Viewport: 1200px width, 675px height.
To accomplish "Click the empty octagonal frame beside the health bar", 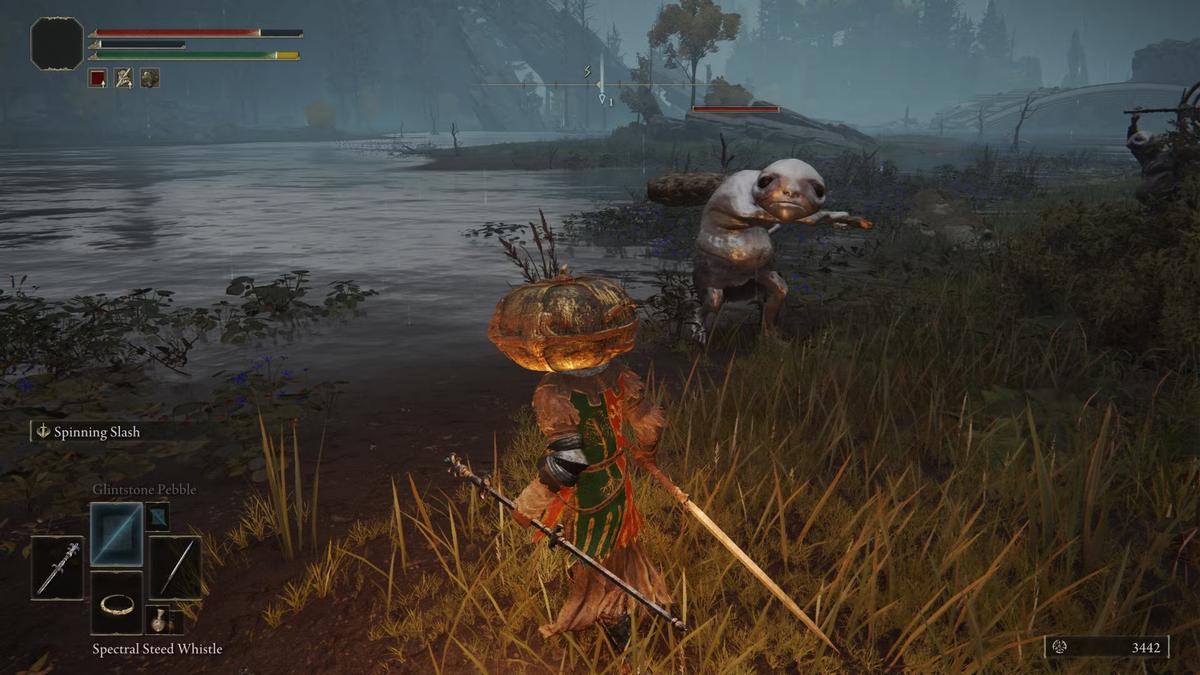I will [x=57, y=44].
